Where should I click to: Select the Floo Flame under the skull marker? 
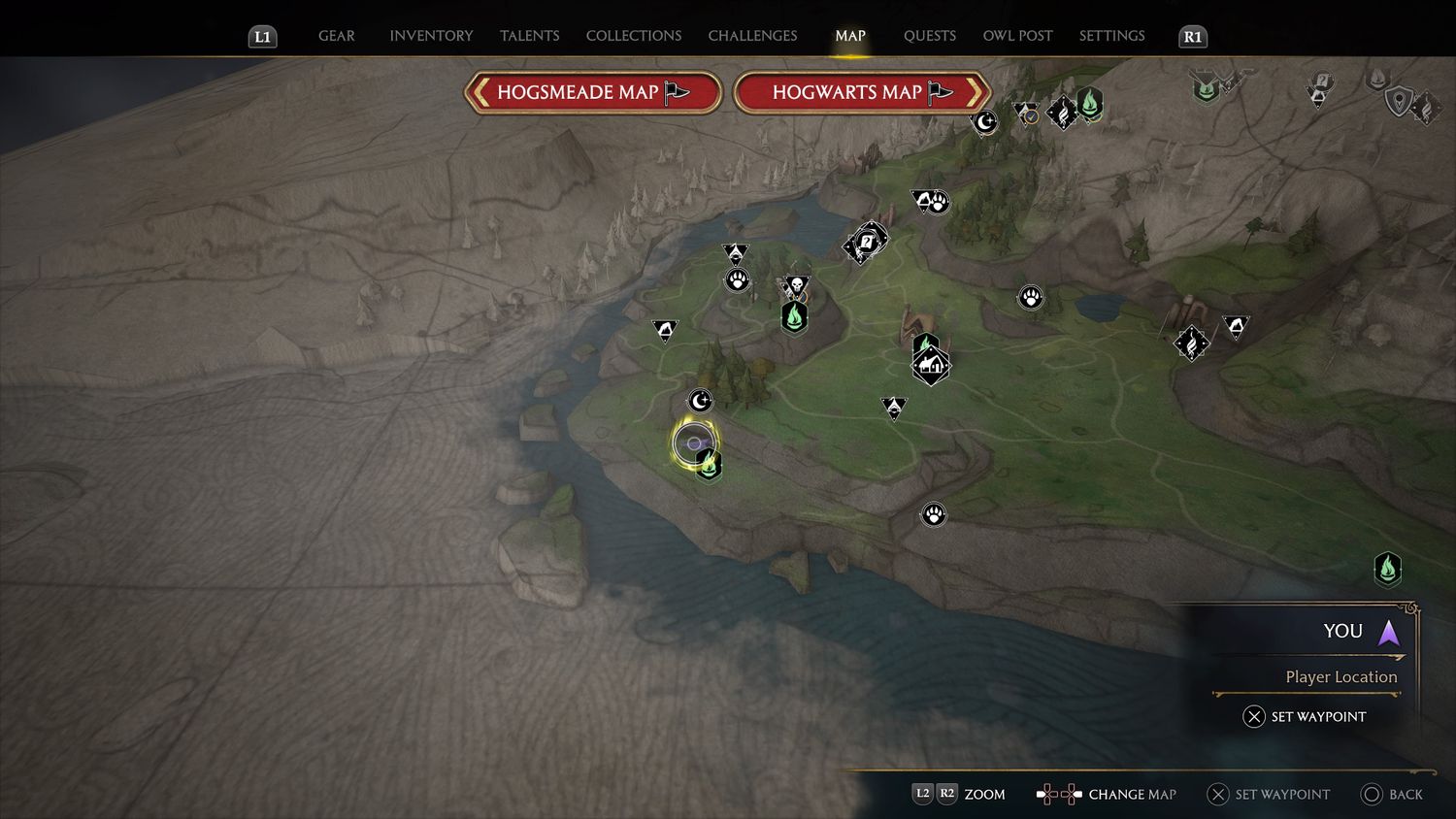click(794, 316)
